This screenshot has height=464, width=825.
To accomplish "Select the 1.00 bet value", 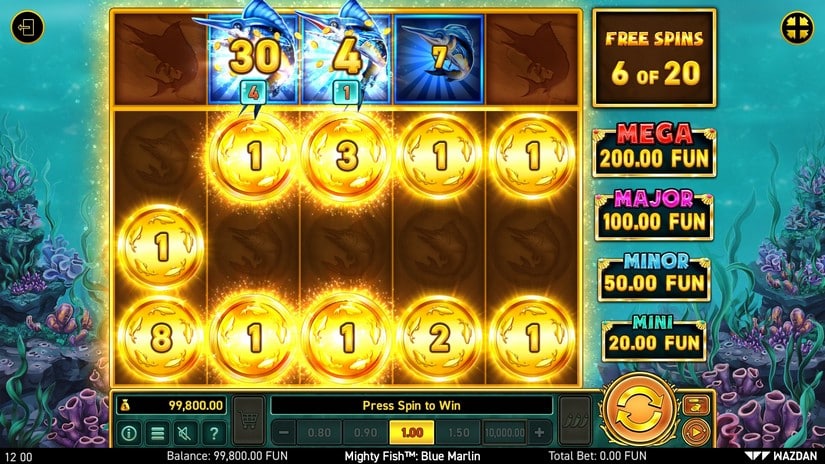I will 411,433.
